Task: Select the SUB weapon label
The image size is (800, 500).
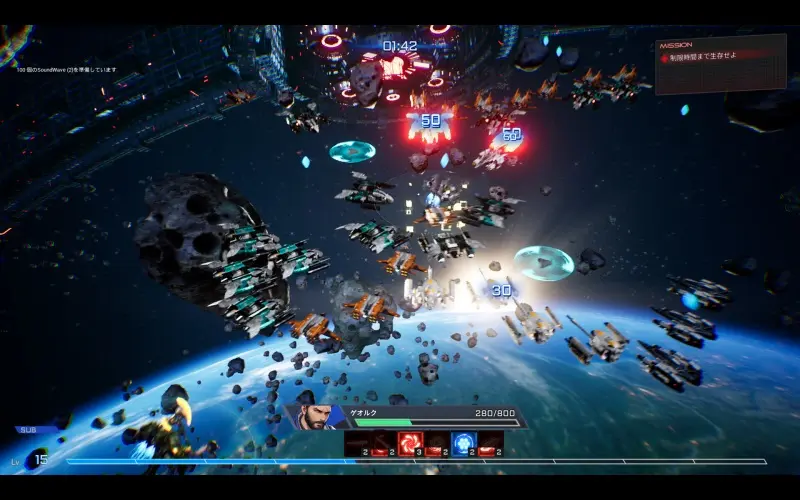Action: 27,429
